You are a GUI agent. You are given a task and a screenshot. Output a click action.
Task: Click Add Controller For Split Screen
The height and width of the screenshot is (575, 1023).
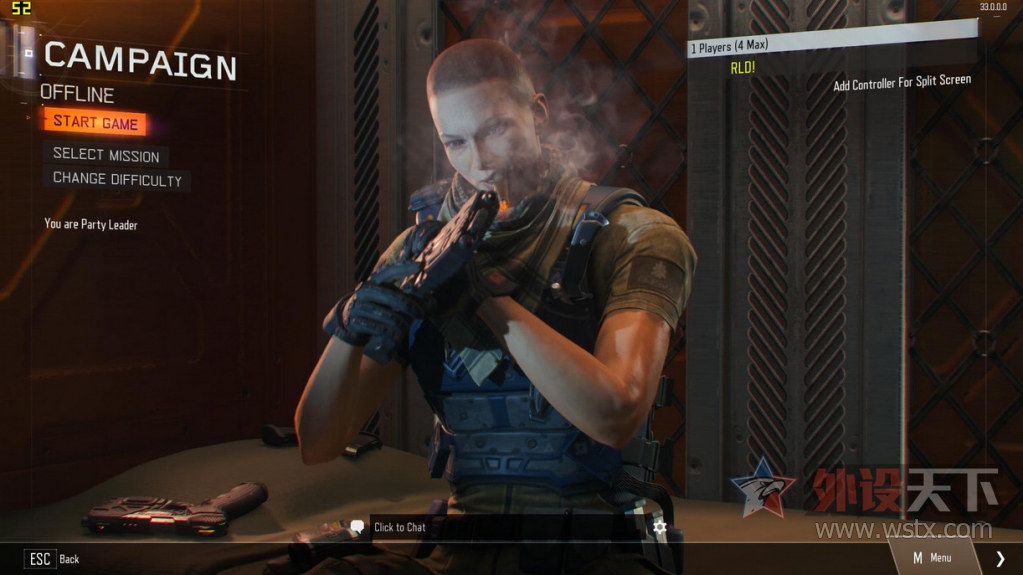[902, 83]
